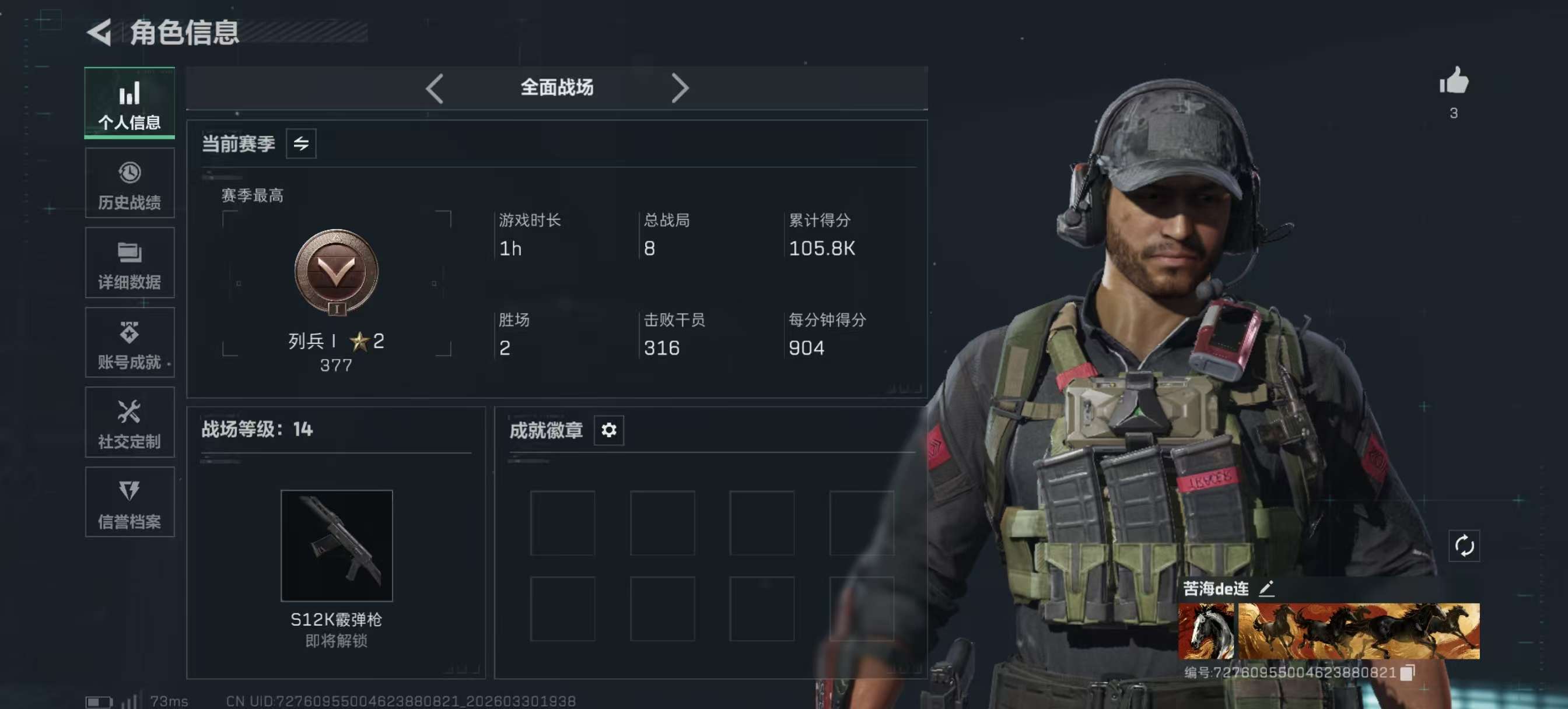Open the 账号成就 tab
This screenshot has height=709, width=1568.
coord(129,343)
